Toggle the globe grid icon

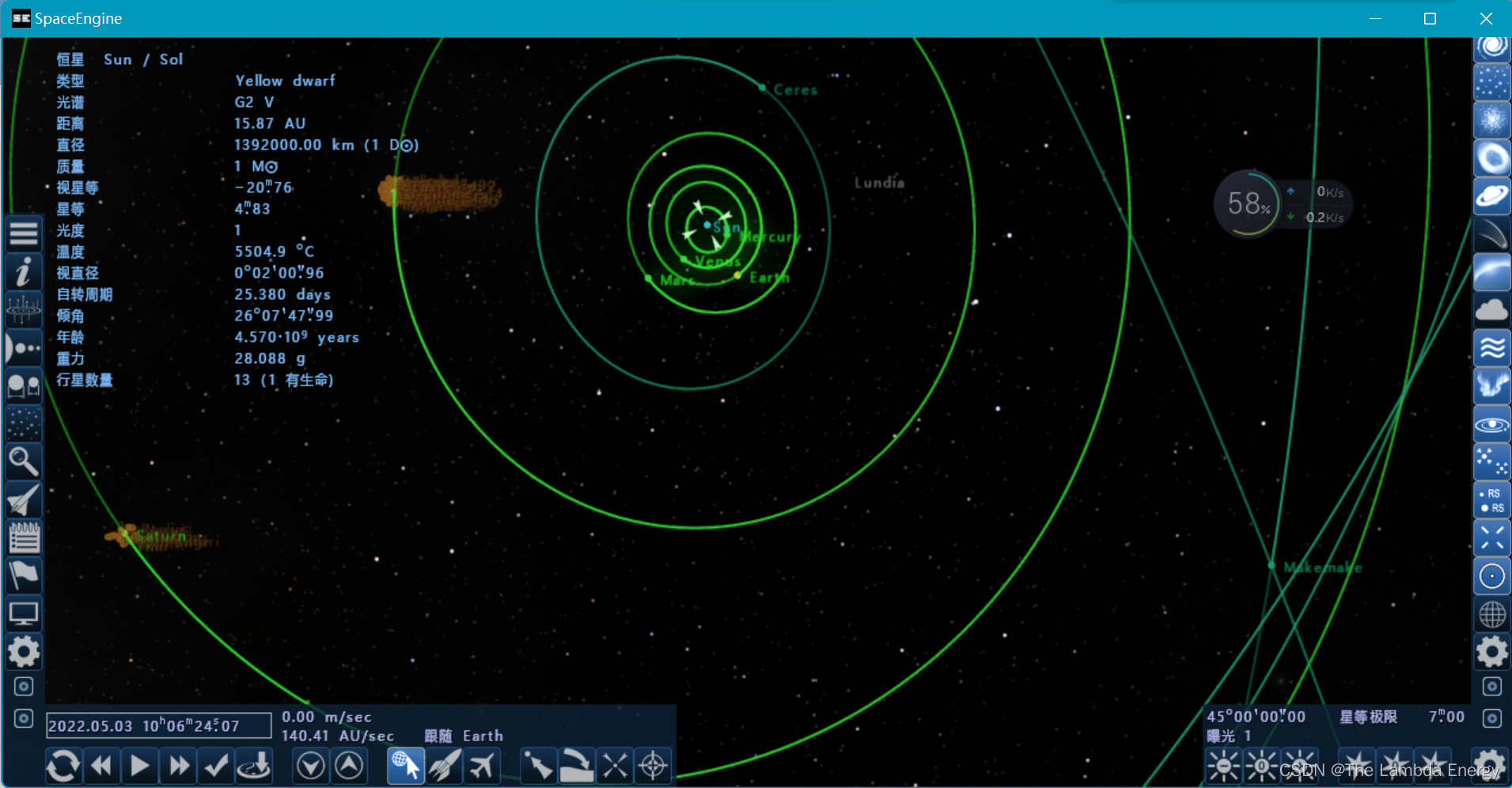(x=1491, y=614)
